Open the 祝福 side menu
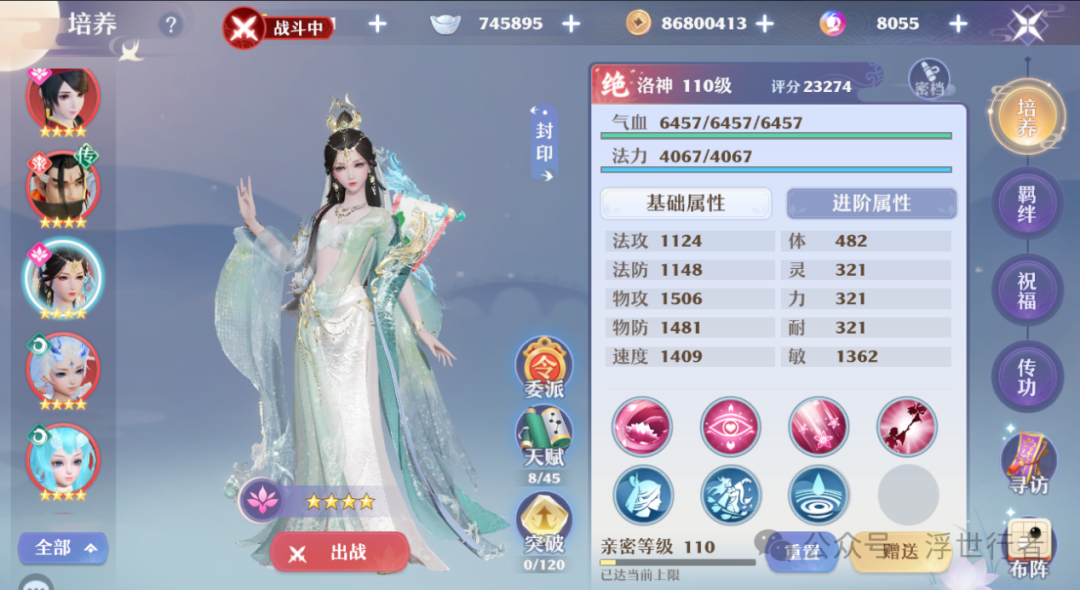Viewport: 1080px width, 590px height. pyautogui.click(x=1026, y=290)
